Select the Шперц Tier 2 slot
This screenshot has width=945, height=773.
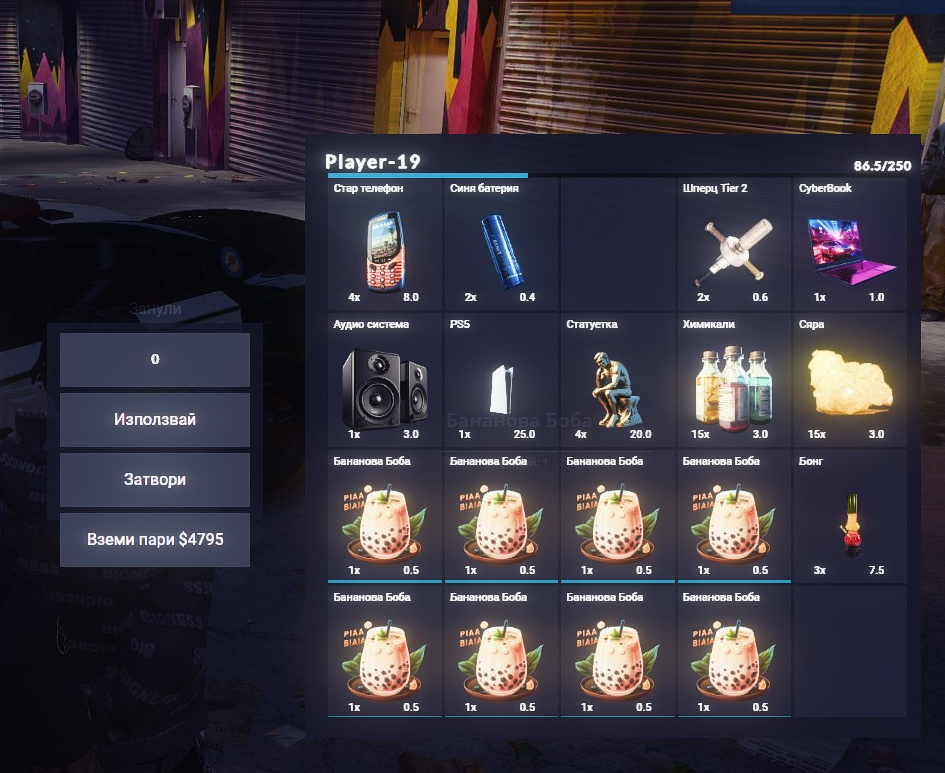[x=733, y=244]
